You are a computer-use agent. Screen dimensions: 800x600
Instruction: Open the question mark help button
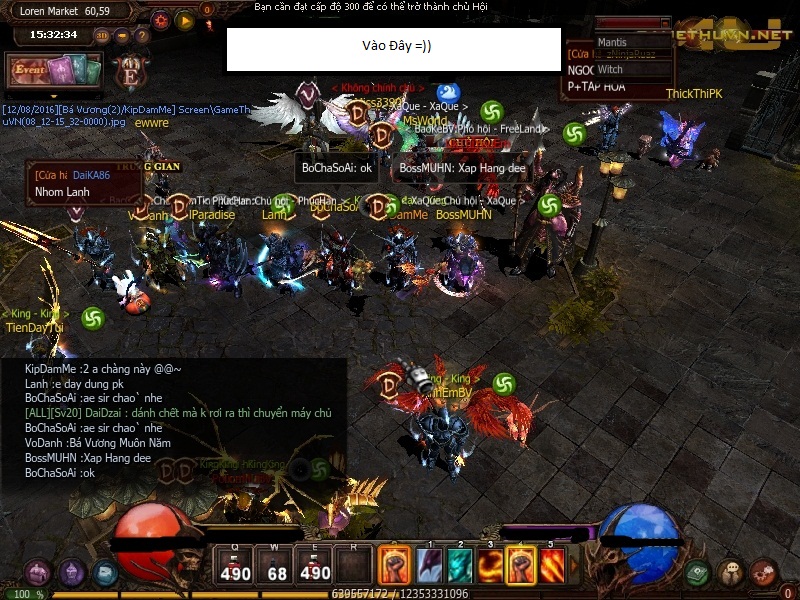[141, 35]
